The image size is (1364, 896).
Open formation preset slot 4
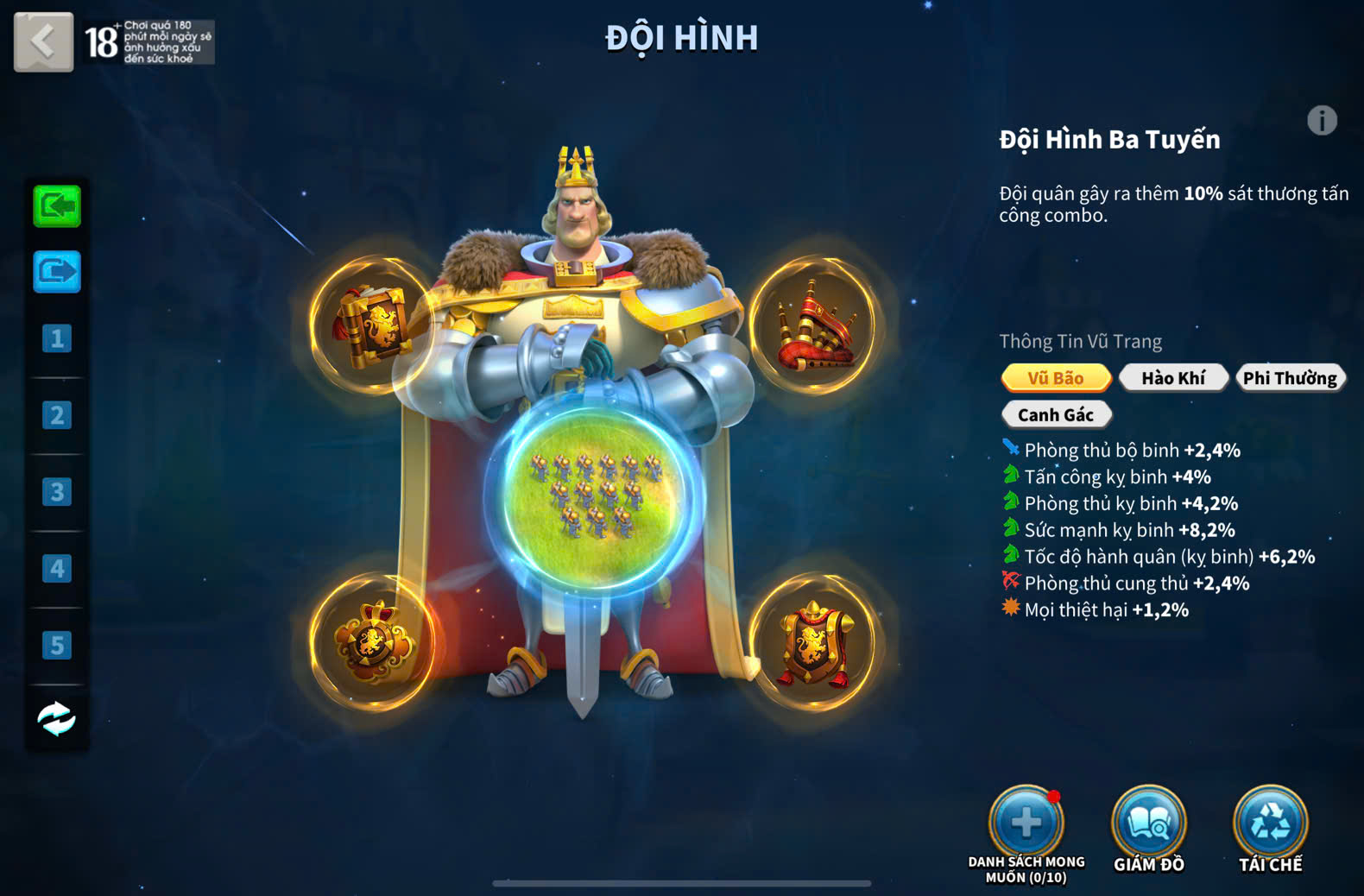pos(57,568)
